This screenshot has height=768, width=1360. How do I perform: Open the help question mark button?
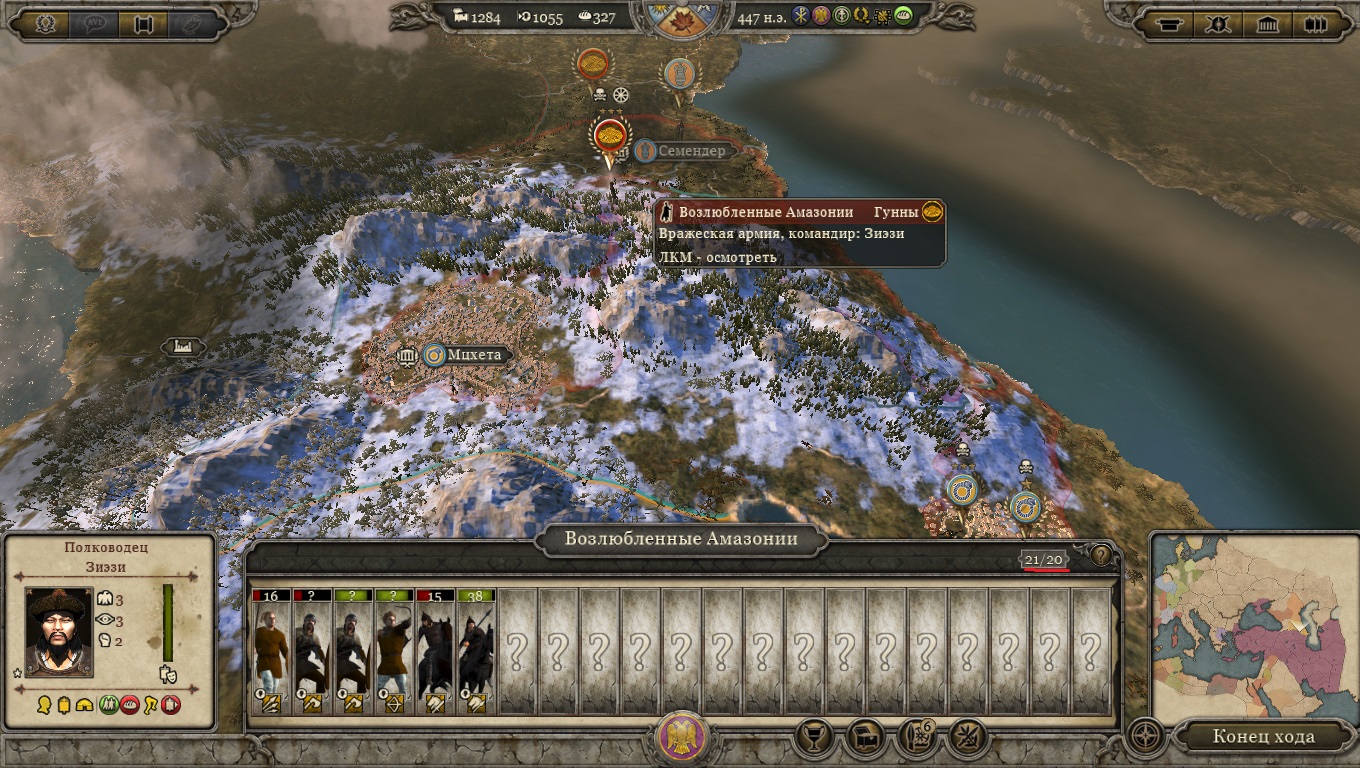pos(1100,555)
